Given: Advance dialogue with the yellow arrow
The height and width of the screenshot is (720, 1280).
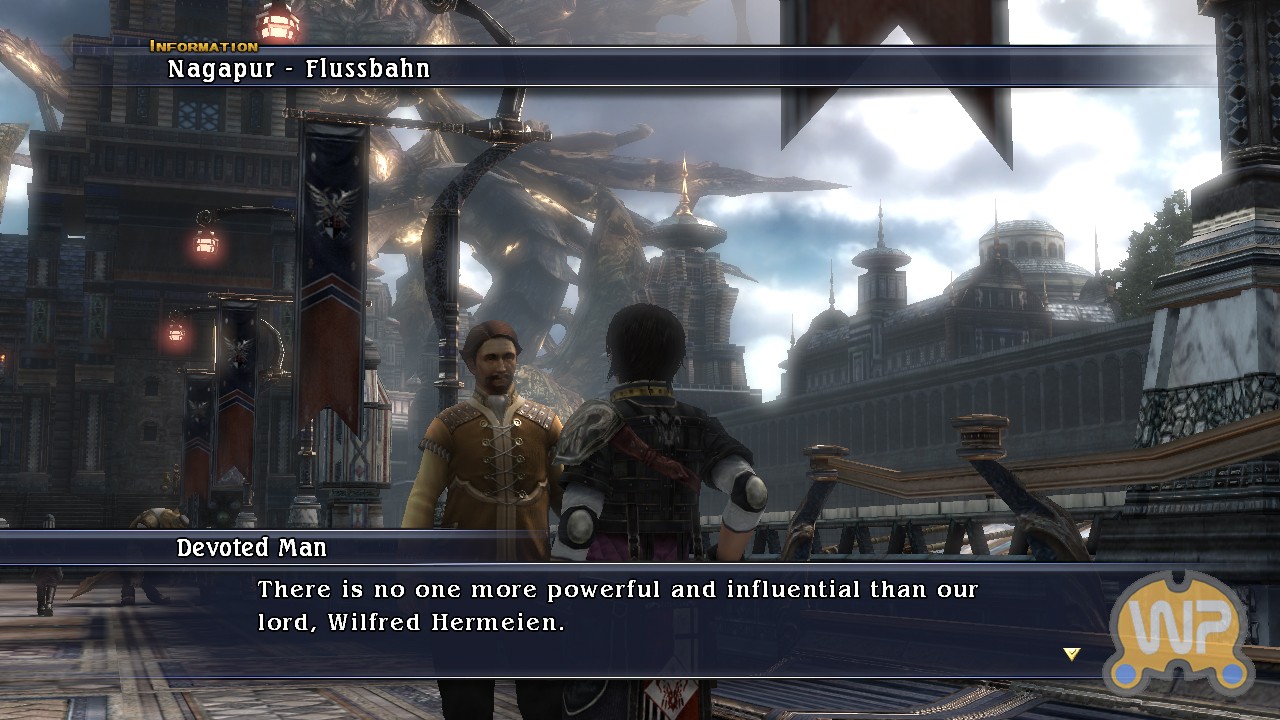Looking at the screenshot, I should point(1072,654).
